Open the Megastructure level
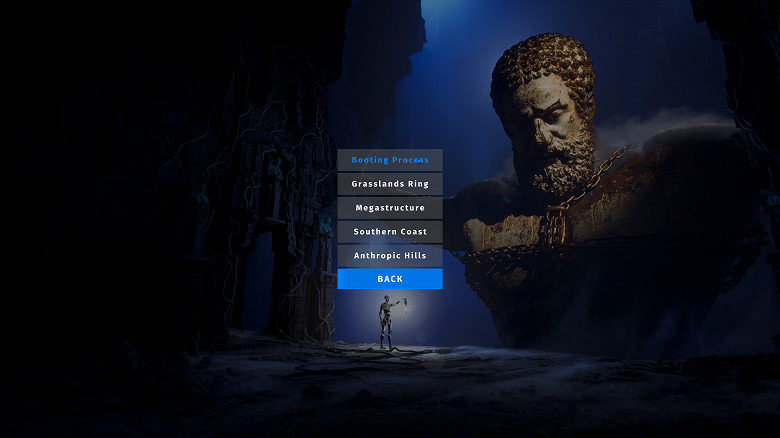 point(390,208)
